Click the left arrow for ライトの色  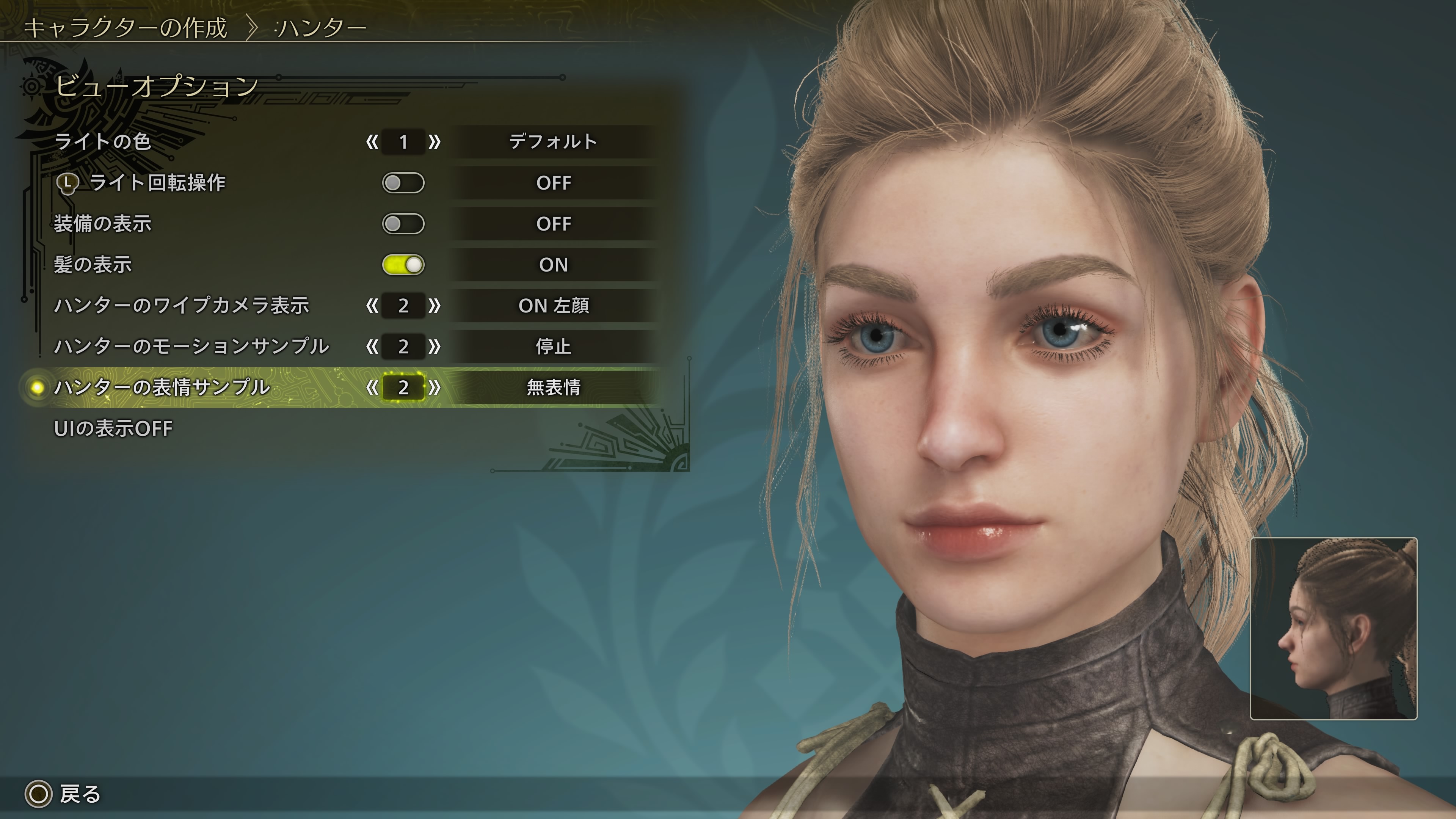click(x=372, y=142)
